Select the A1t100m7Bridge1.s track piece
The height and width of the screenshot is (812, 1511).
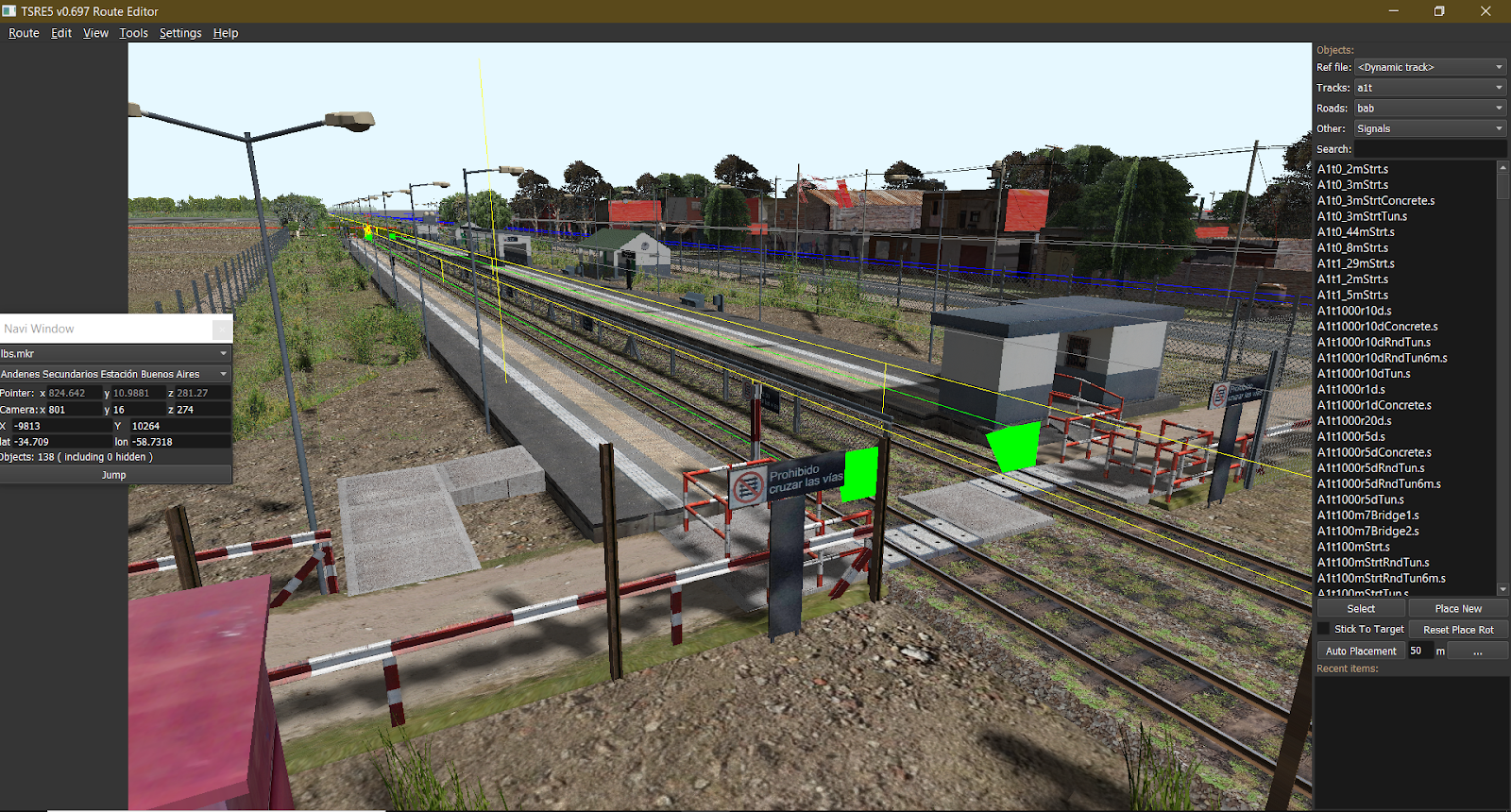pos(1370,515)
